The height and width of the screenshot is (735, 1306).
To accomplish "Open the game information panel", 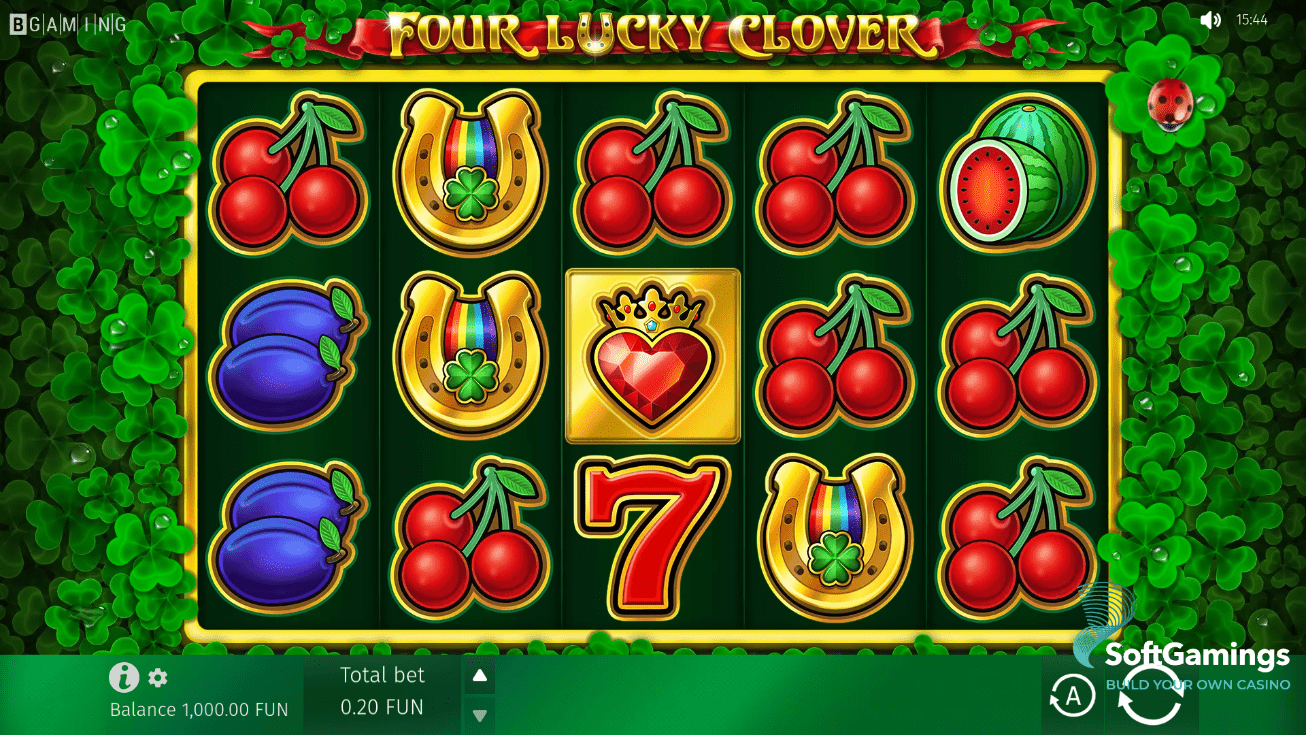I will (x=122, y=678).
